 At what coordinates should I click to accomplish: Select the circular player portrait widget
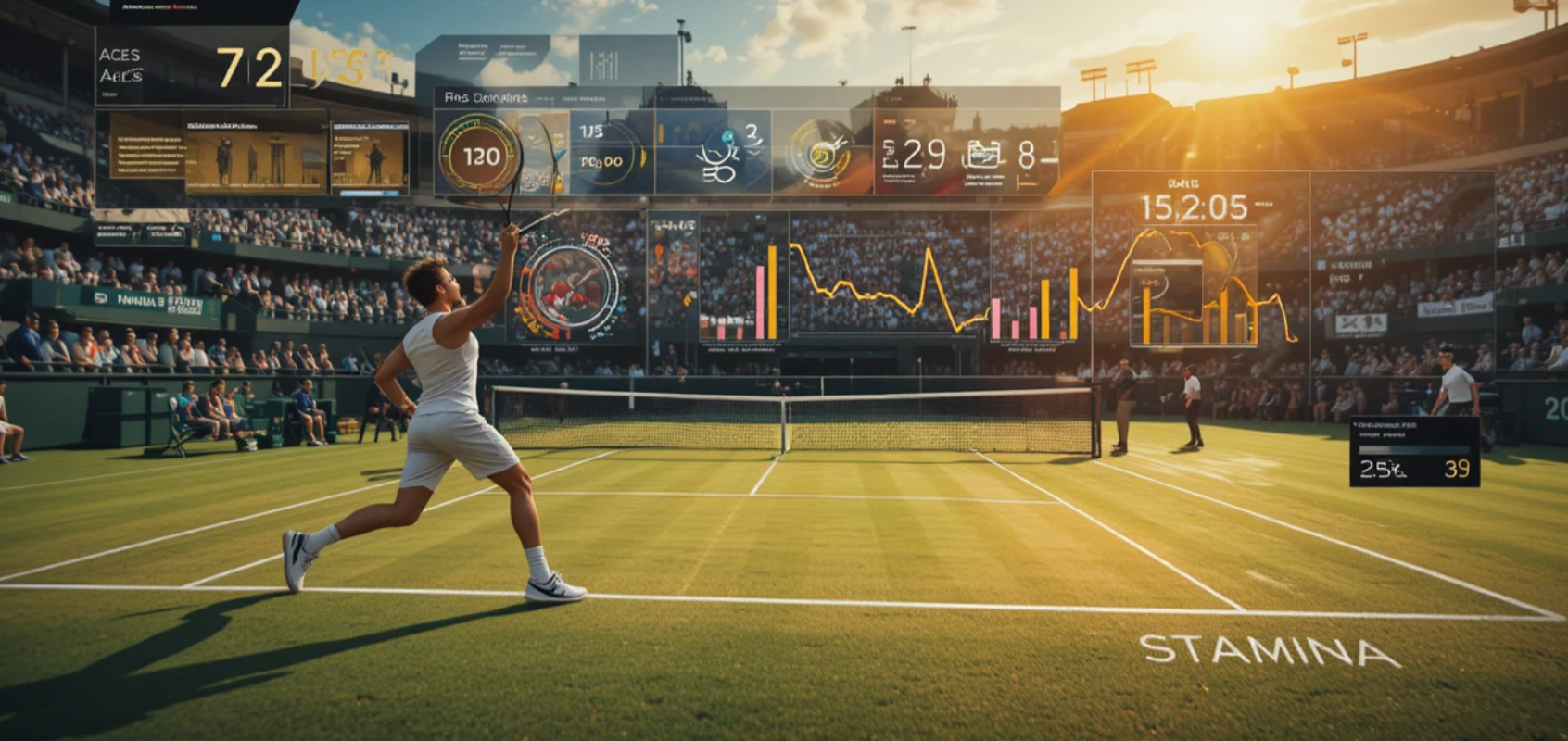coord(569,287)
